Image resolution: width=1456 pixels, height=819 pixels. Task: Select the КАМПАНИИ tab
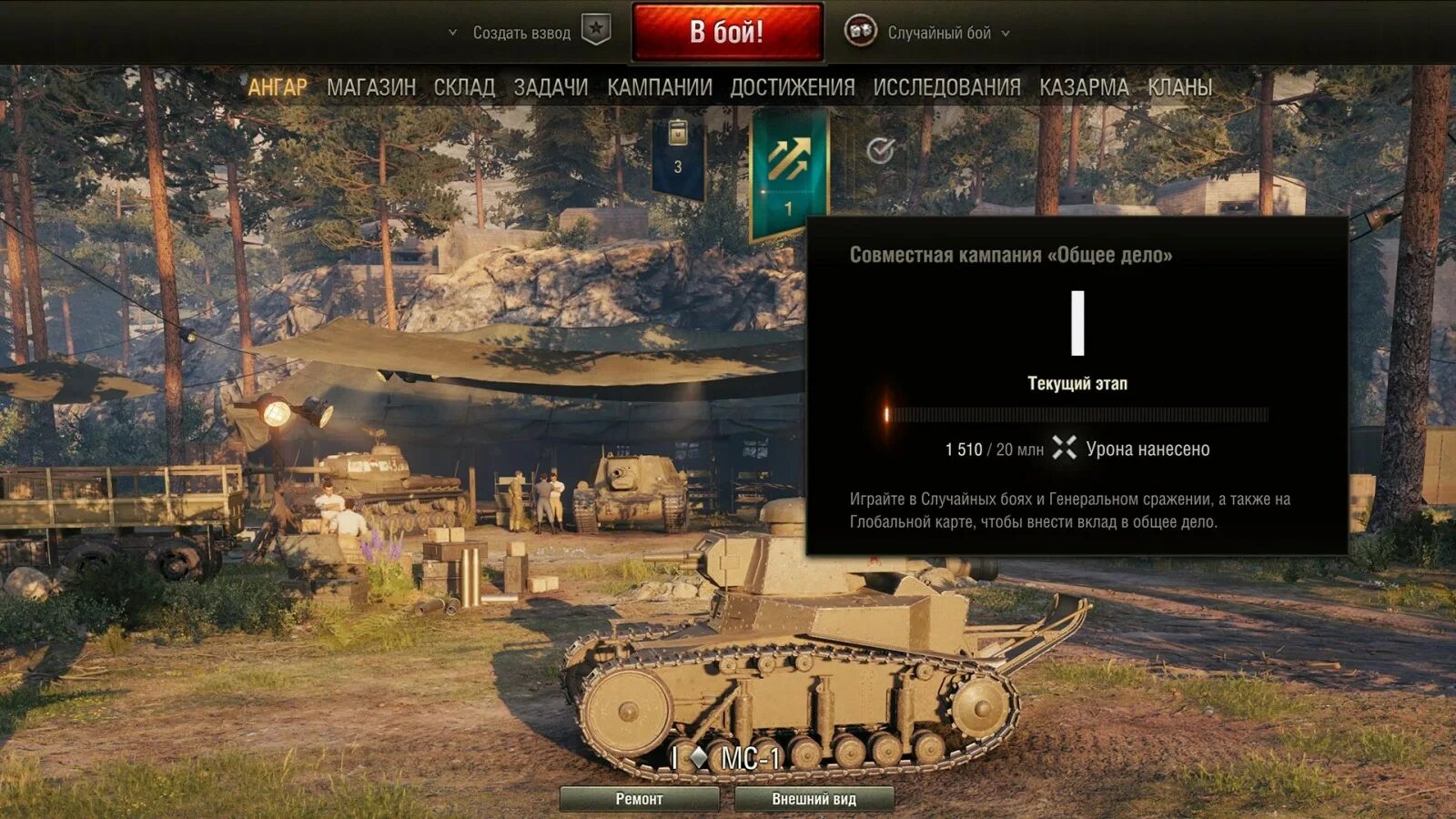pos(660,87)
